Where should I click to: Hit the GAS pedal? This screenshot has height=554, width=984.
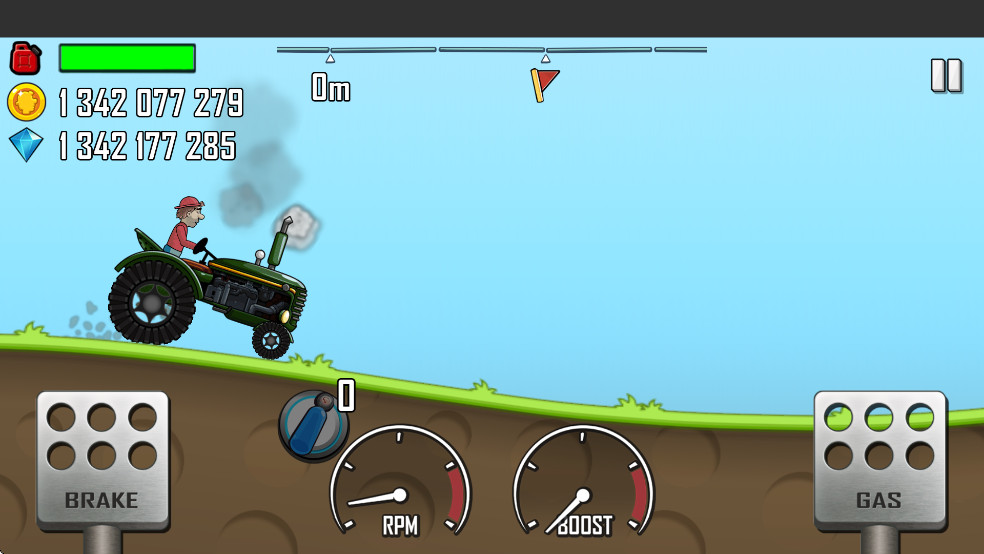[x=879, y=459]
